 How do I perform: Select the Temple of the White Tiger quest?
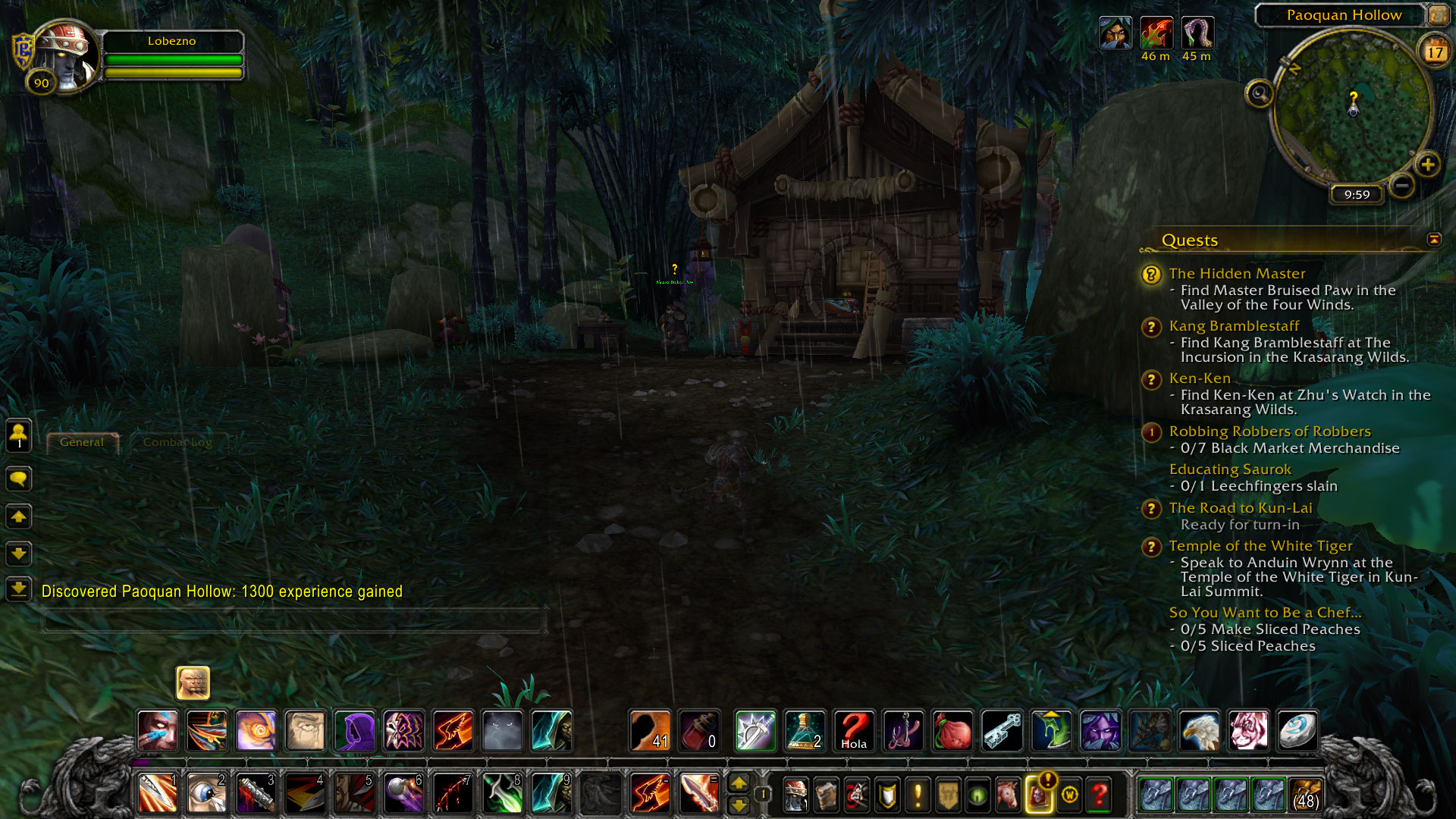pyautogui.click(x=1260, y=546)
